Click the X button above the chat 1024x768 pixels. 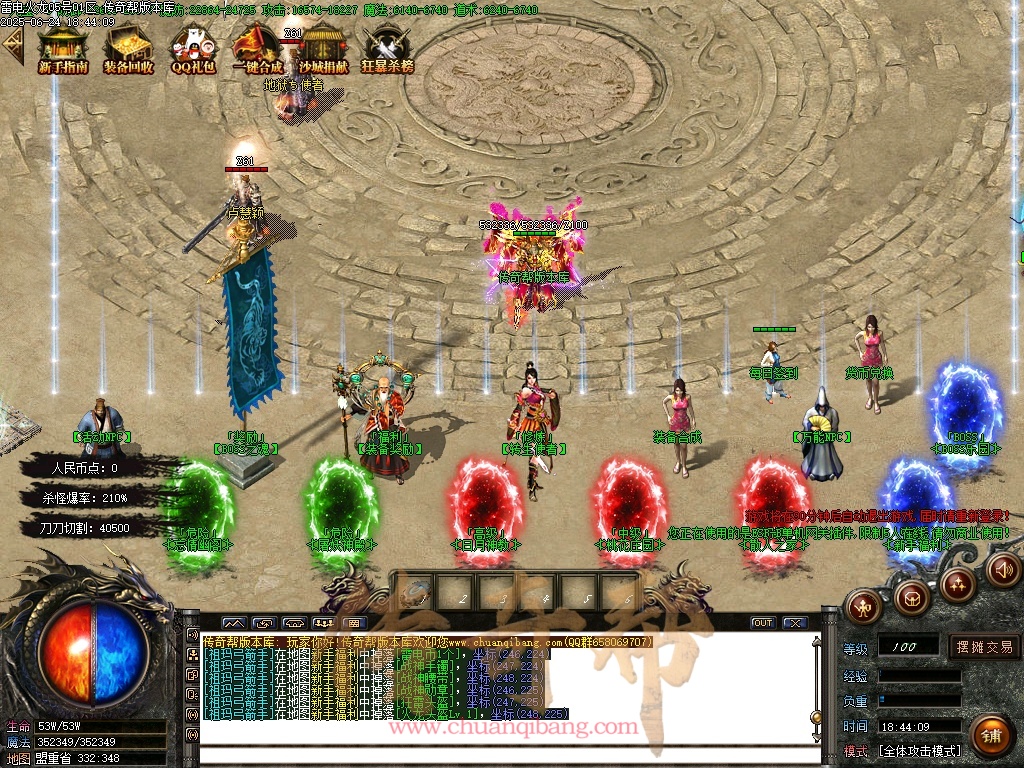point(795,623)
